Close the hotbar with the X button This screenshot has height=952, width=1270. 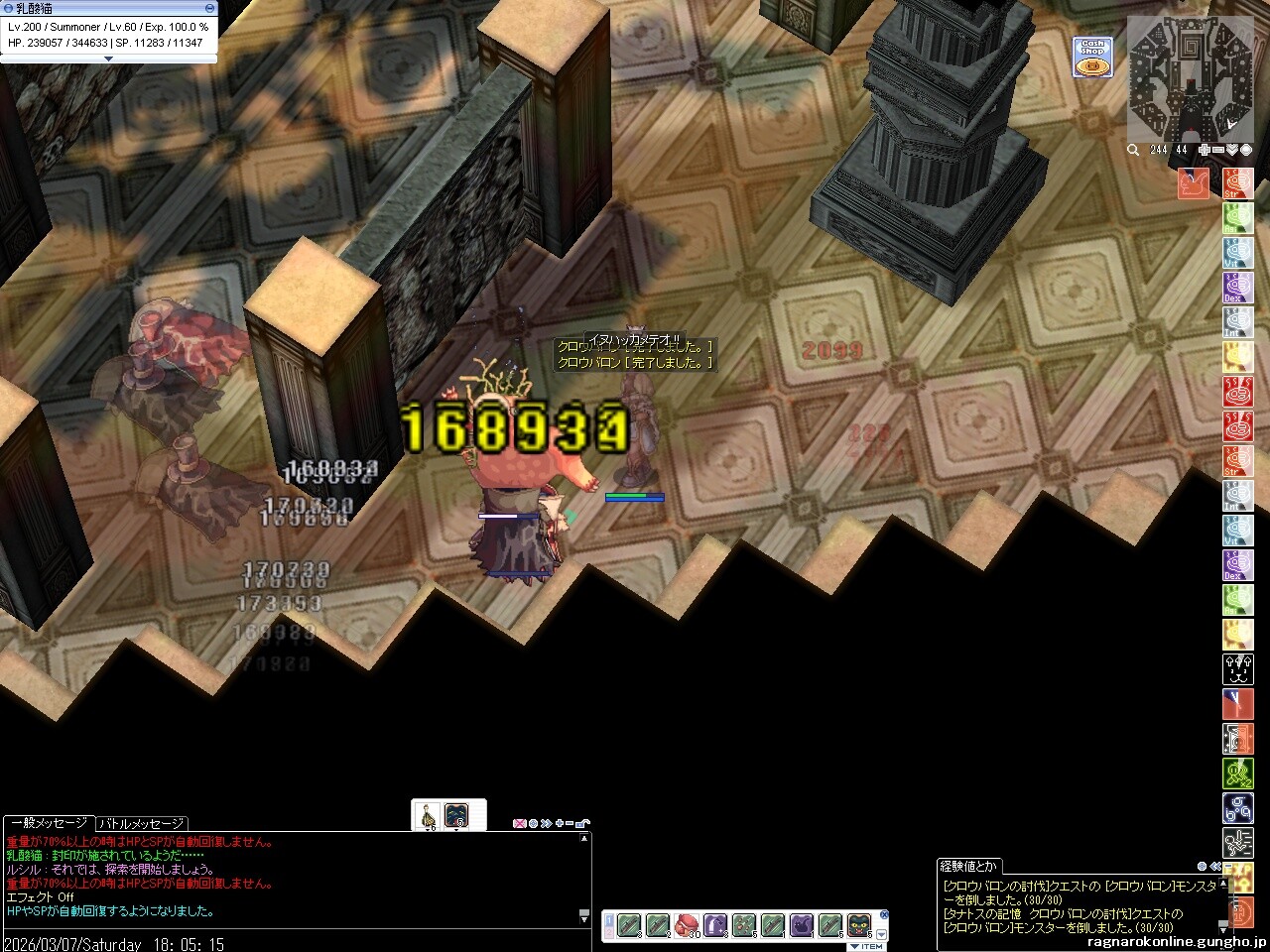[884, 915]
